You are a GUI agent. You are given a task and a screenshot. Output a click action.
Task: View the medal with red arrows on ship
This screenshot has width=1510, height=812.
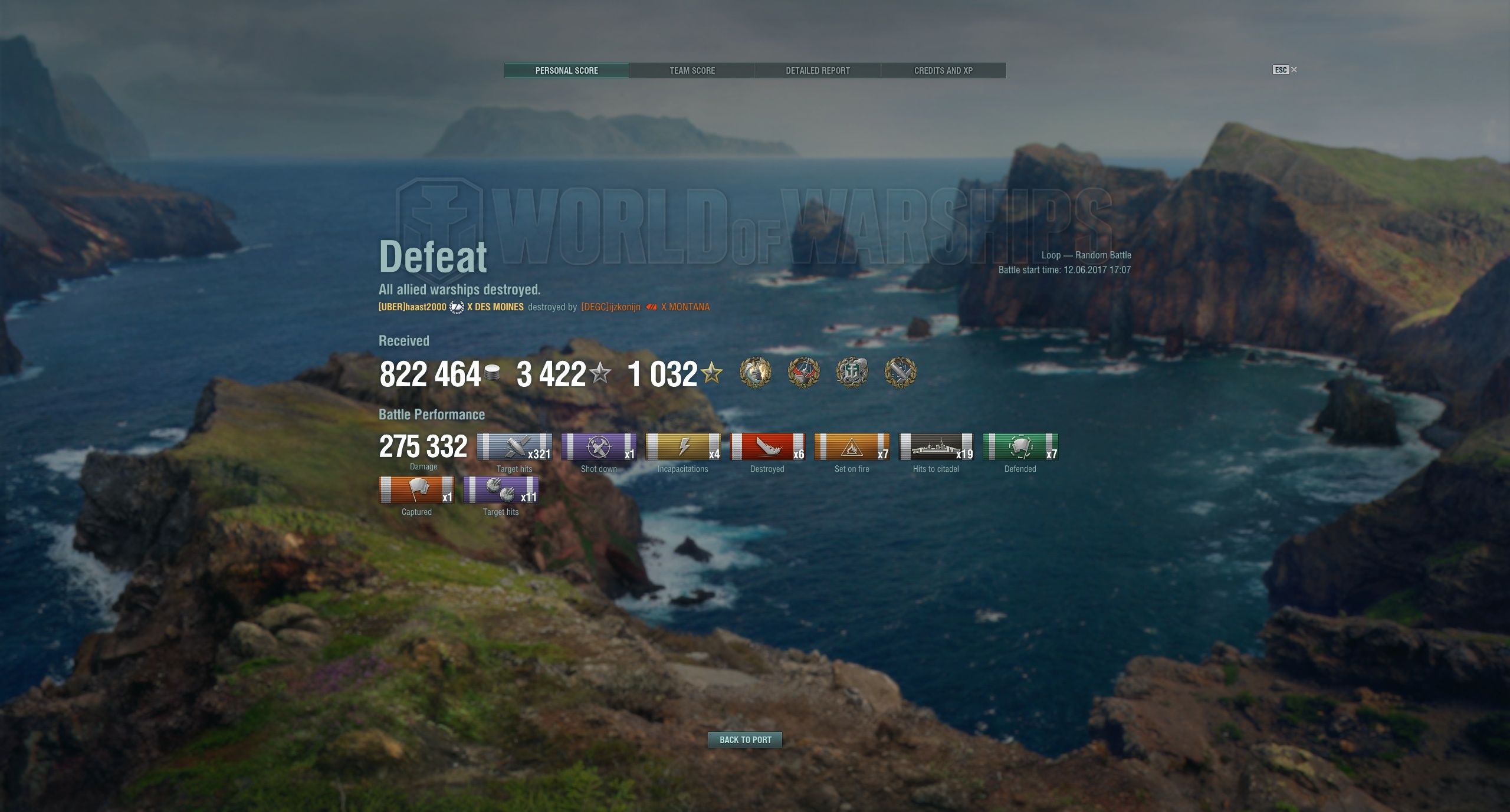pyautogui.click(x=803, y=373)
